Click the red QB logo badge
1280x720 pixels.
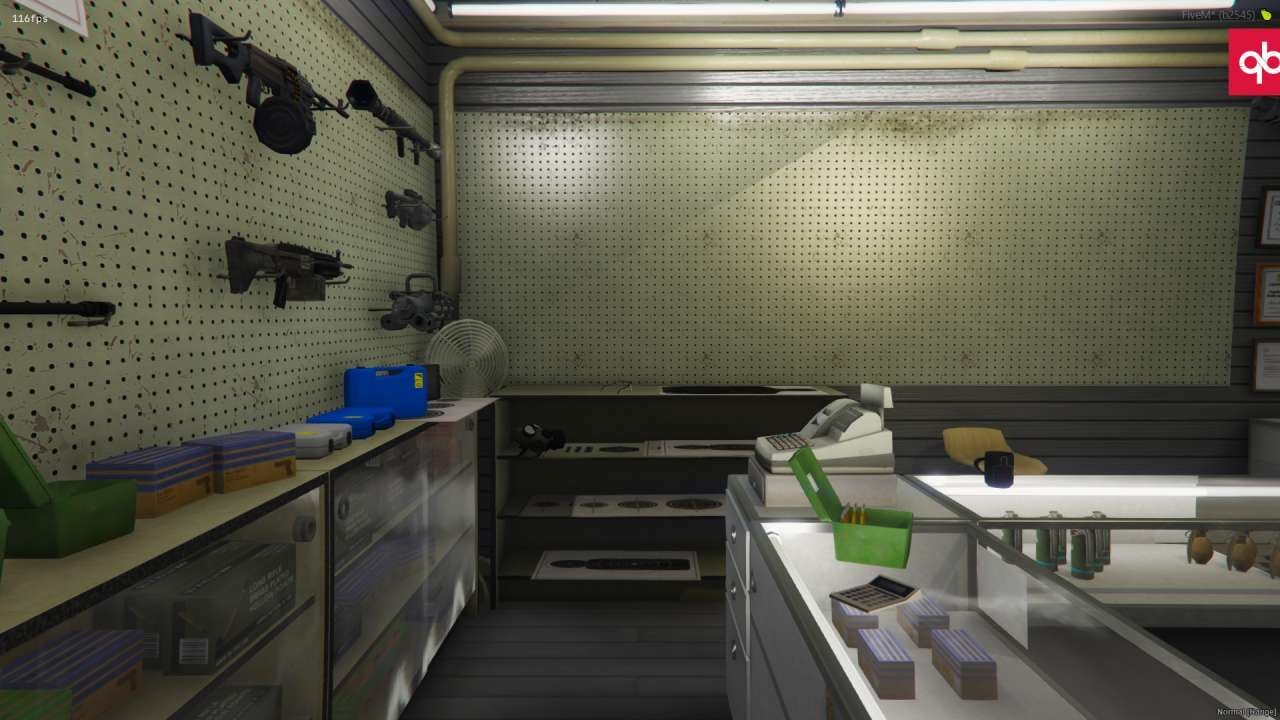click(x=1255, y=62)
